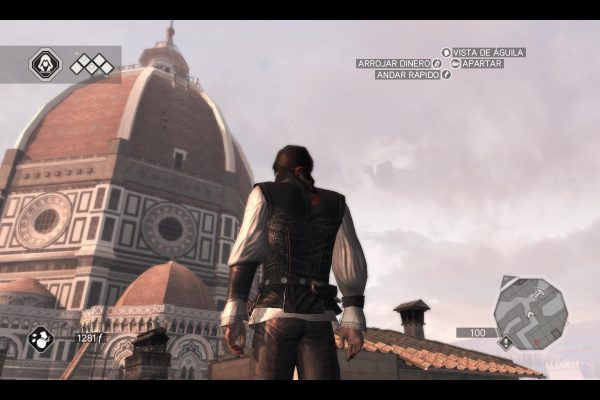The width and height of the screenshot is (600, 400).
Task: Click the exclamation mark diamond icon
Action: coord(506,342)
